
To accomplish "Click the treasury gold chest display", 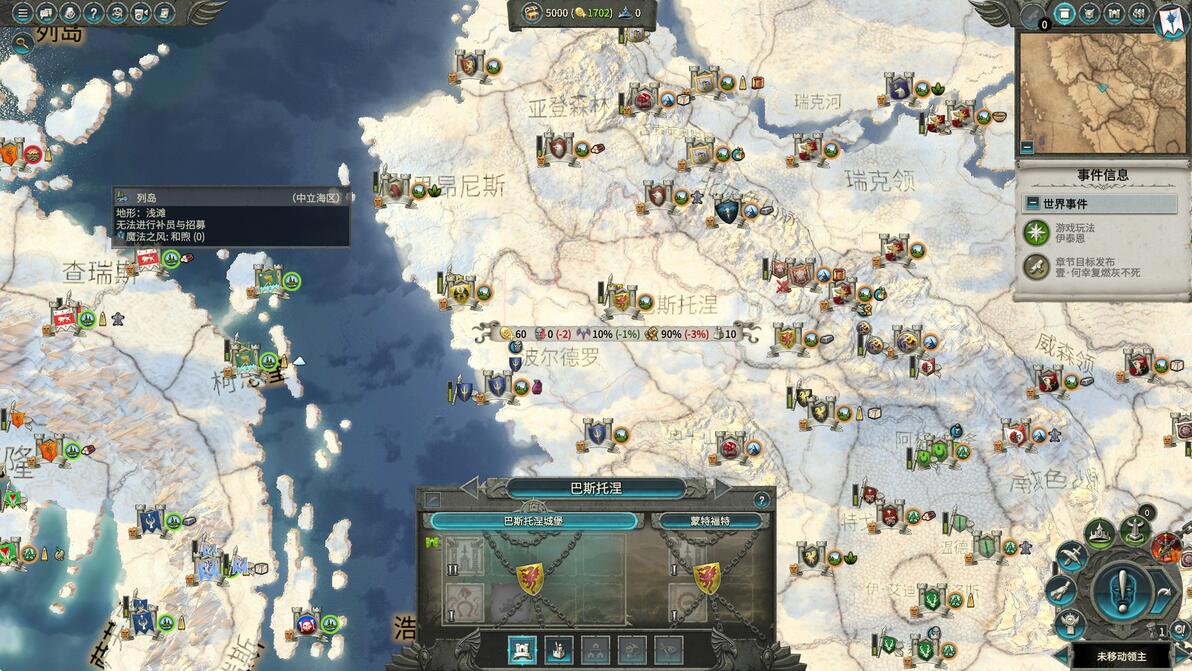I will (x=529, y=13).
